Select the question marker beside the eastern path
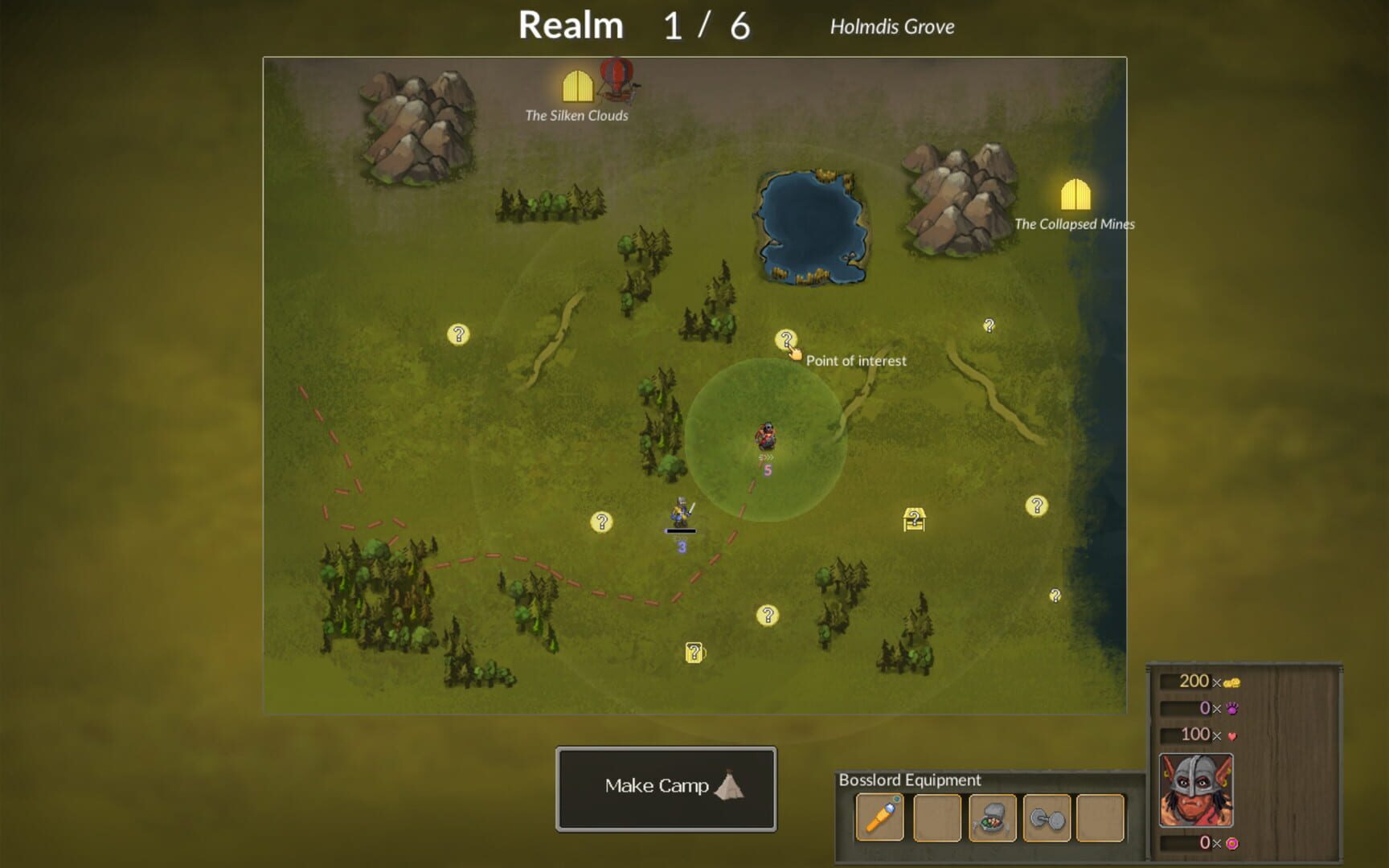The image size is (1389, 868). click(x=988, y=326)
